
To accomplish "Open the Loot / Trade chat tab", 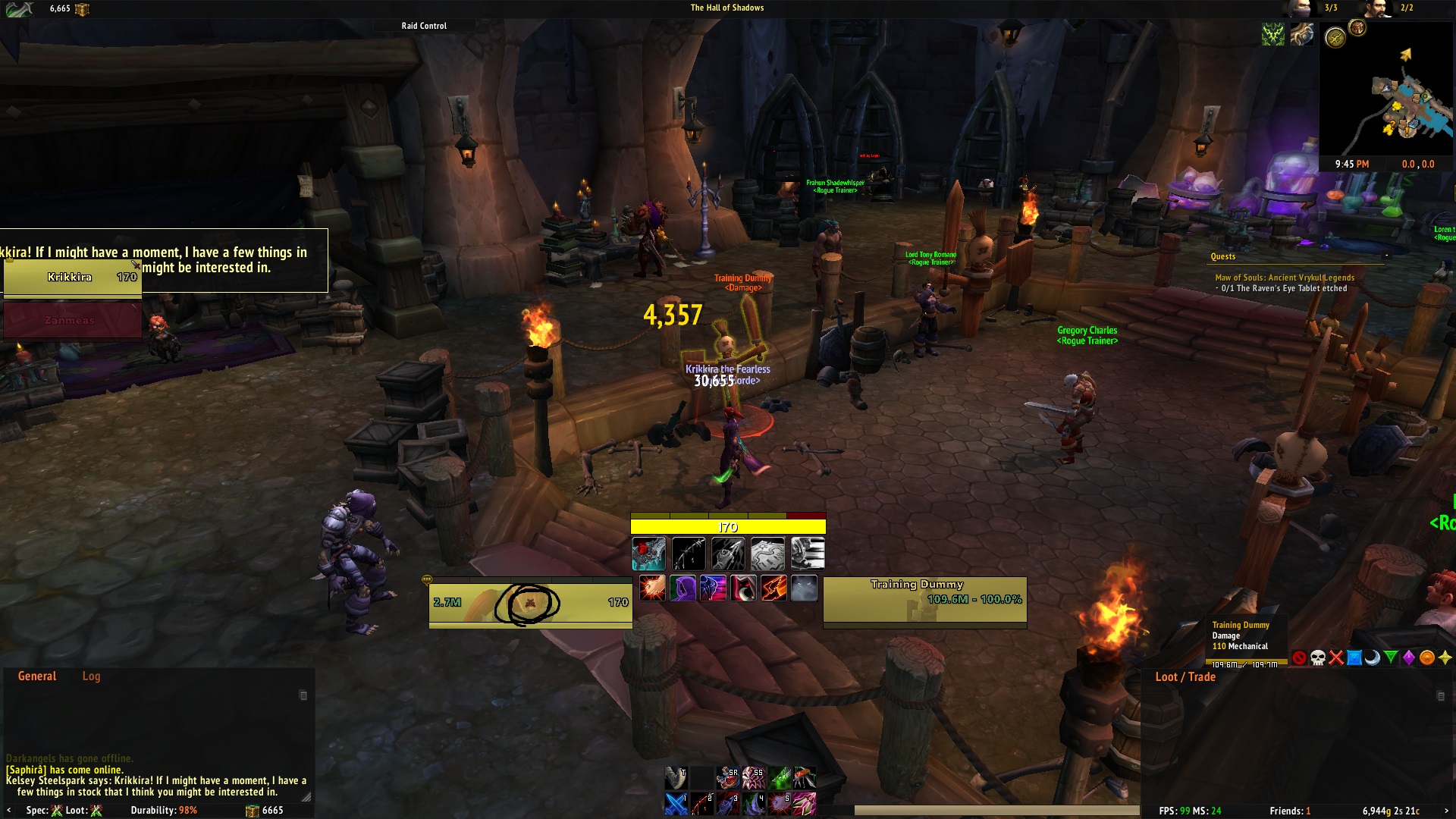I will (1186, 676).
